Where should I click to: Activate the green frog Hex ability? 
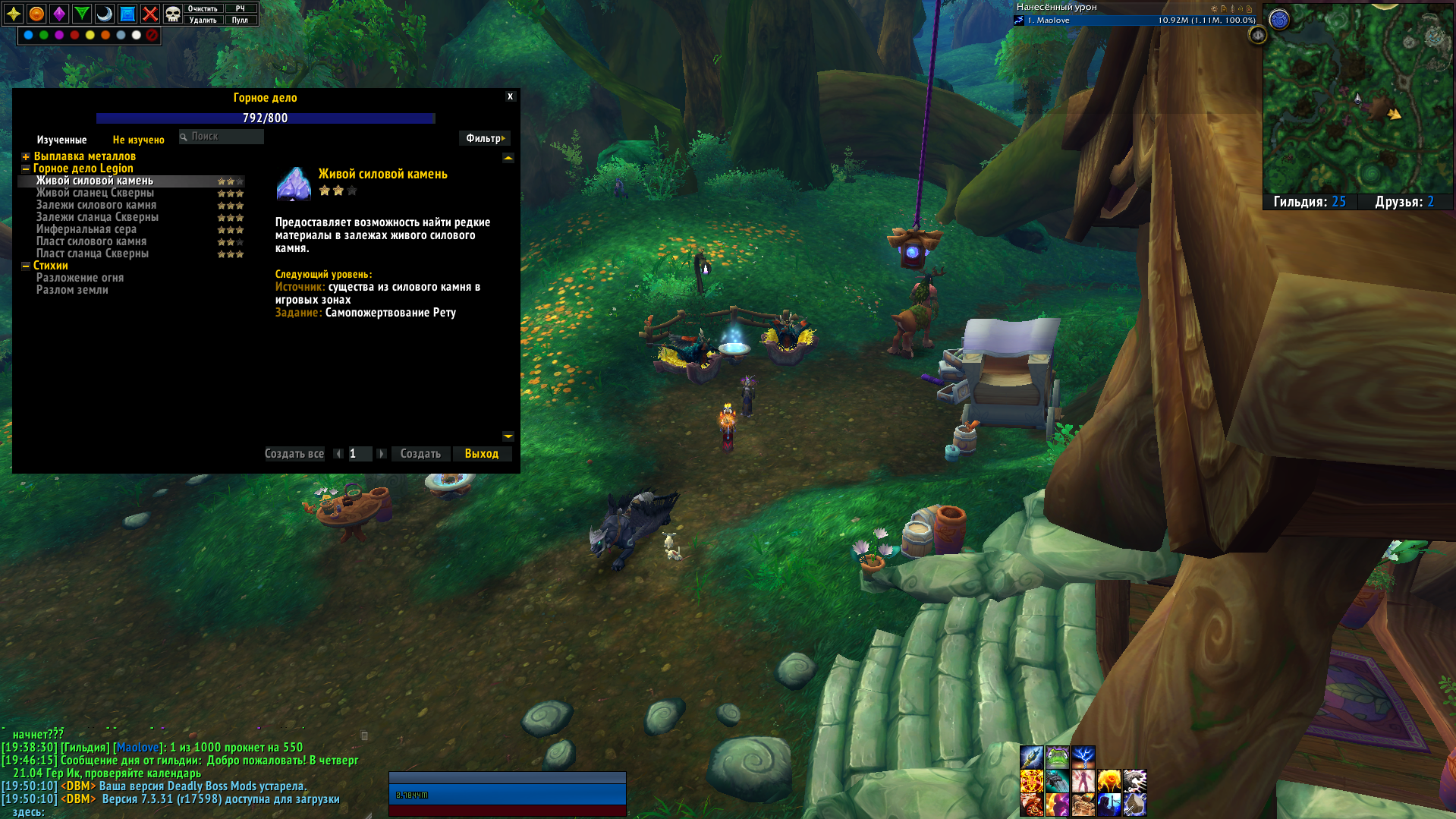point(1057,757)
